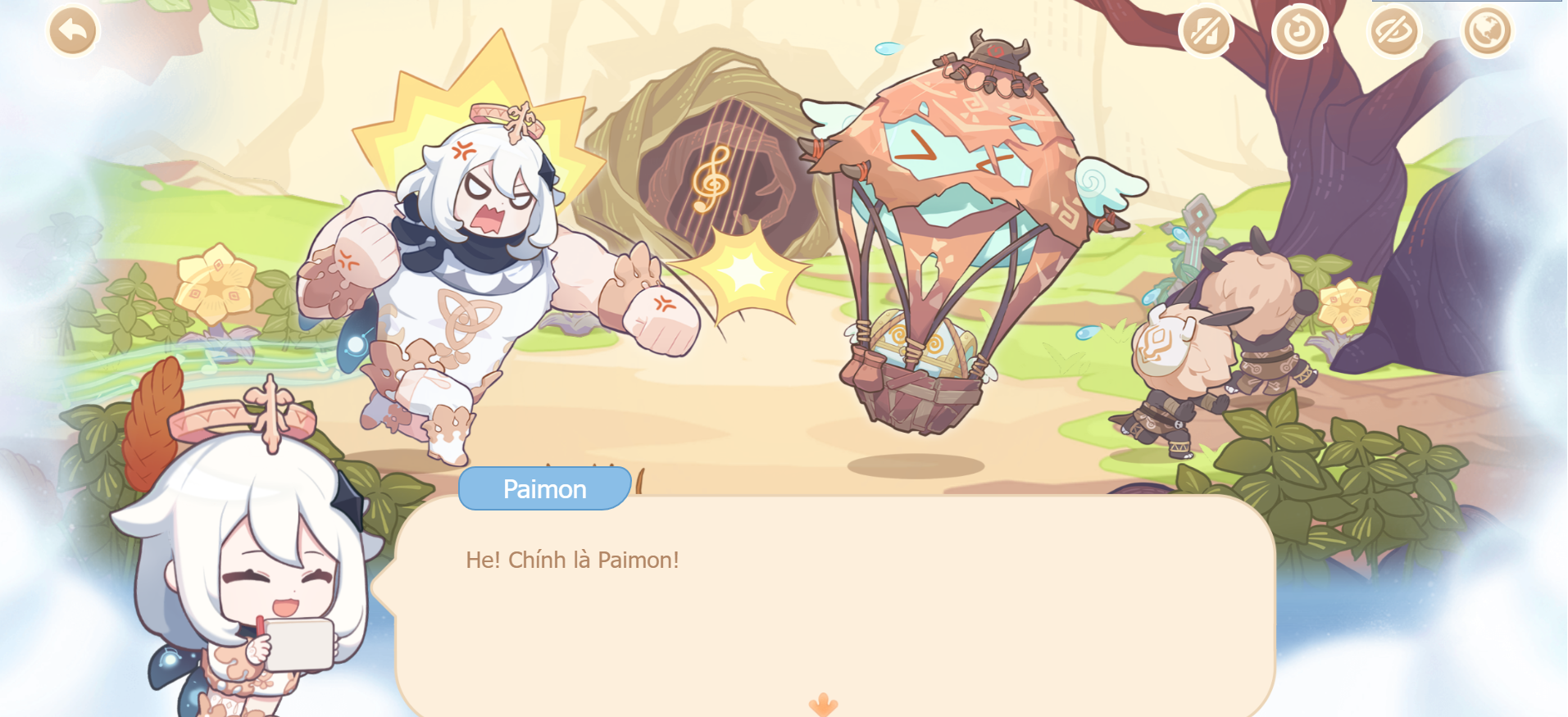Screen dimensions: 1568x717
Task: Toggle UI visibility for a clean screenshot
Action: [x=1393, y=29]
